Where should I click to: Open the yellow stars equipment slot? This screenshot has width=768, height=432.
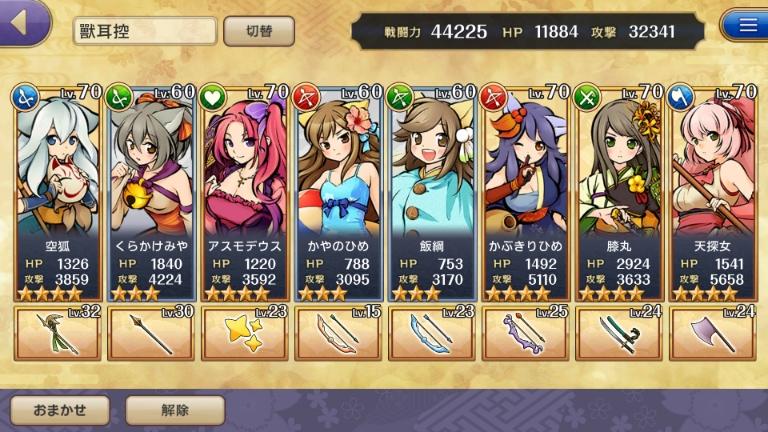point(245,333)
